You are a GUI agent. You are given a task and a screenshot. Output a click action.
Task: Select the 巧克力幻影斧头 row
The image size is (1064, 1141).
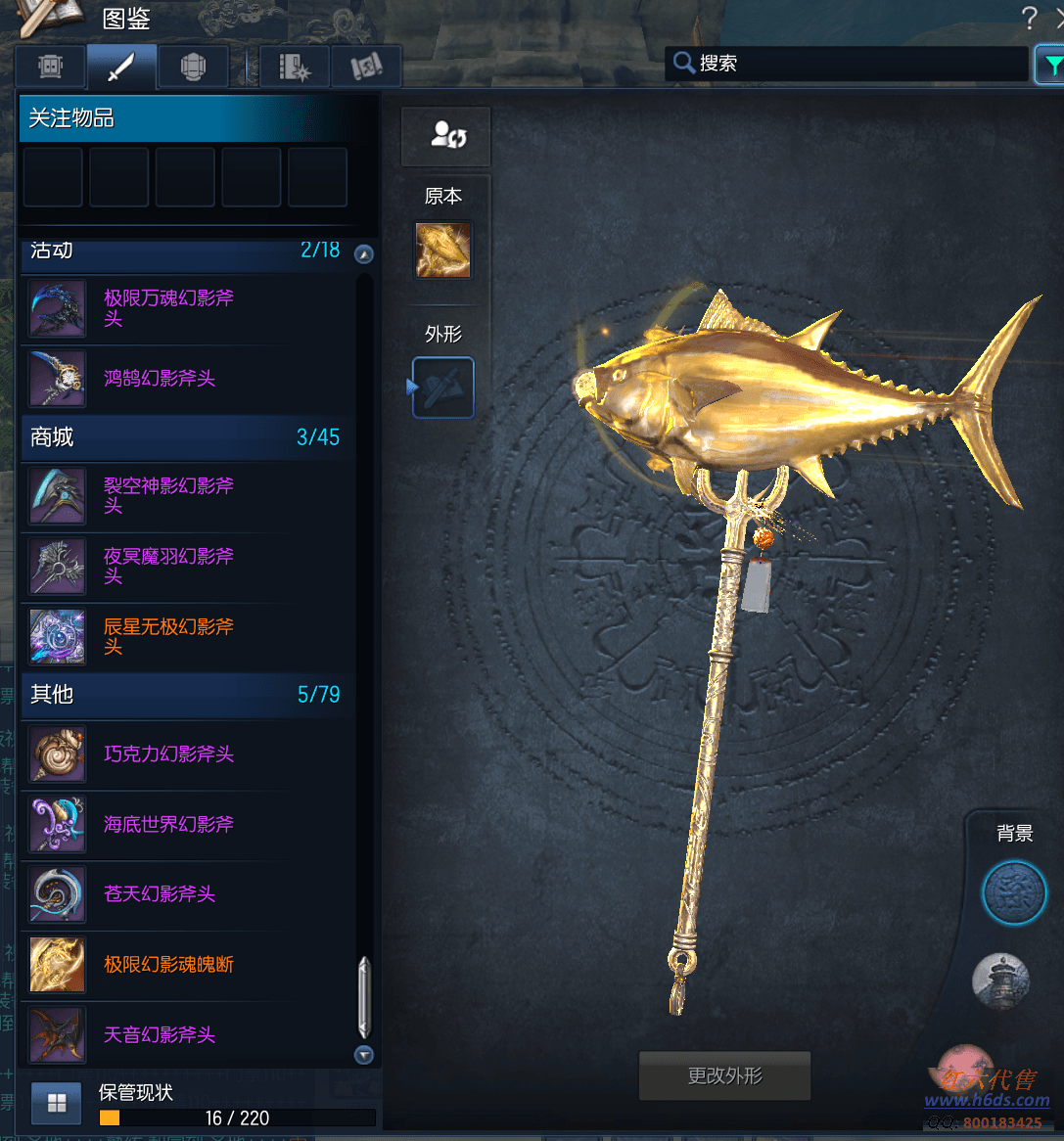pos(168,753)
